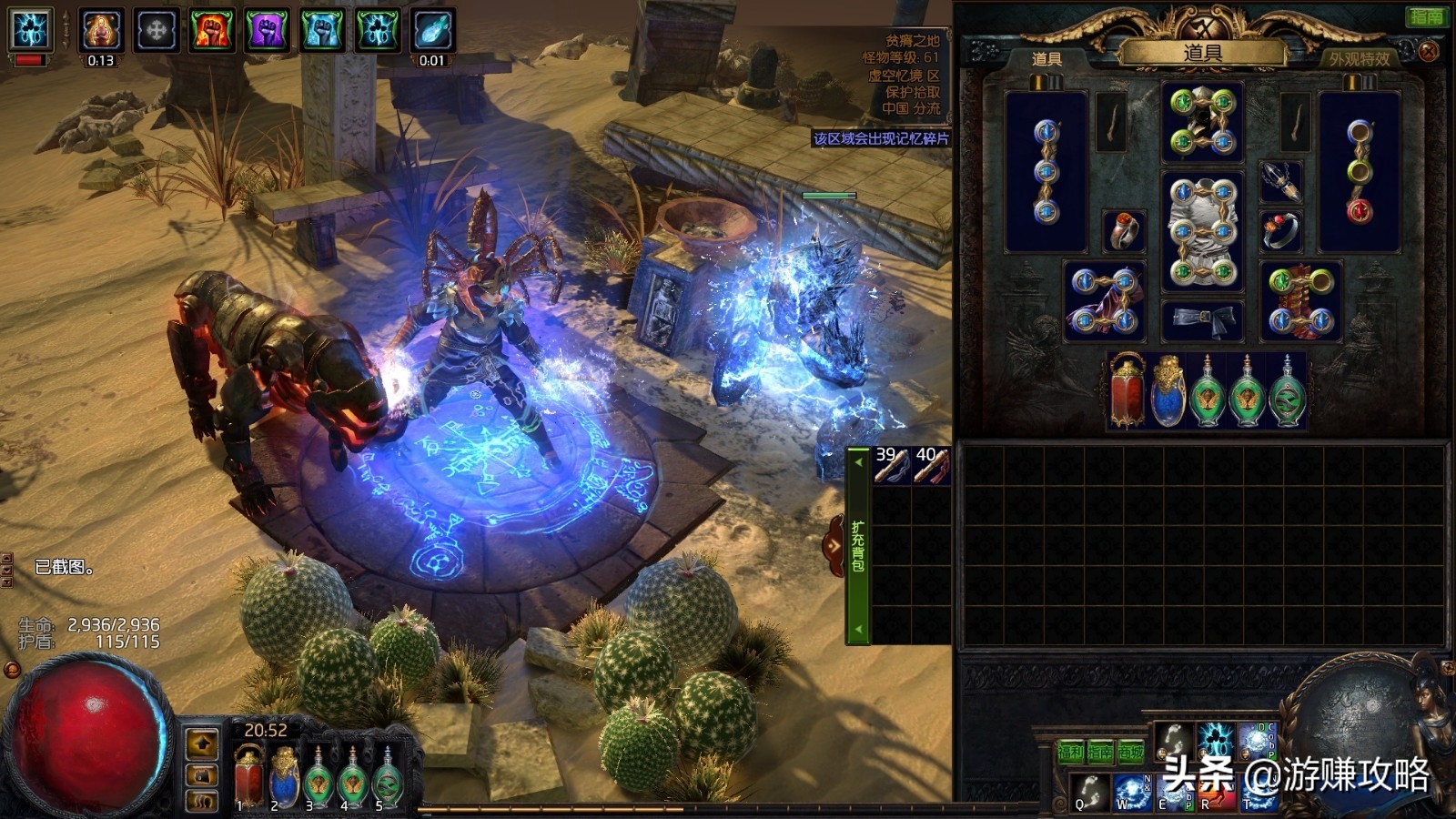Select the purple gloves slot
Image resolution: width=1456 pixels, height=819 pixels.
[x=1104, y=301]
